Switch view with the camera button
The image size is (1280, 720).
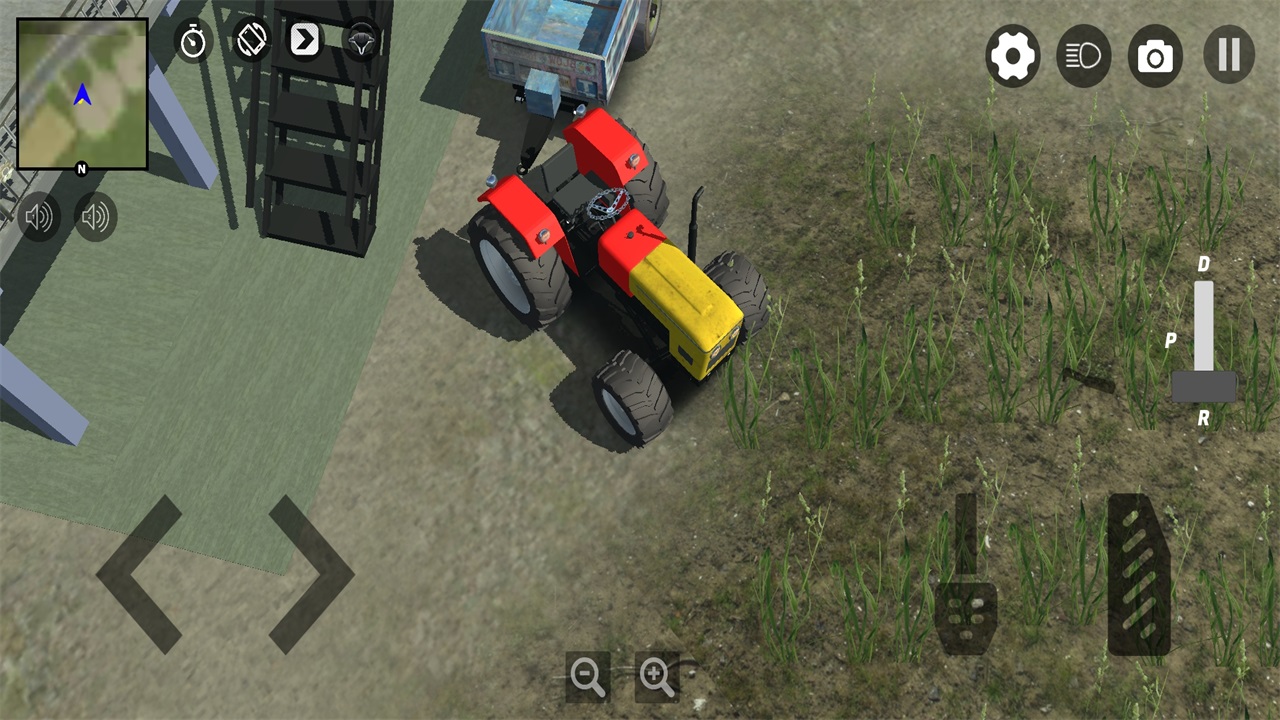pyautogui.click(x=1155, y=56)
